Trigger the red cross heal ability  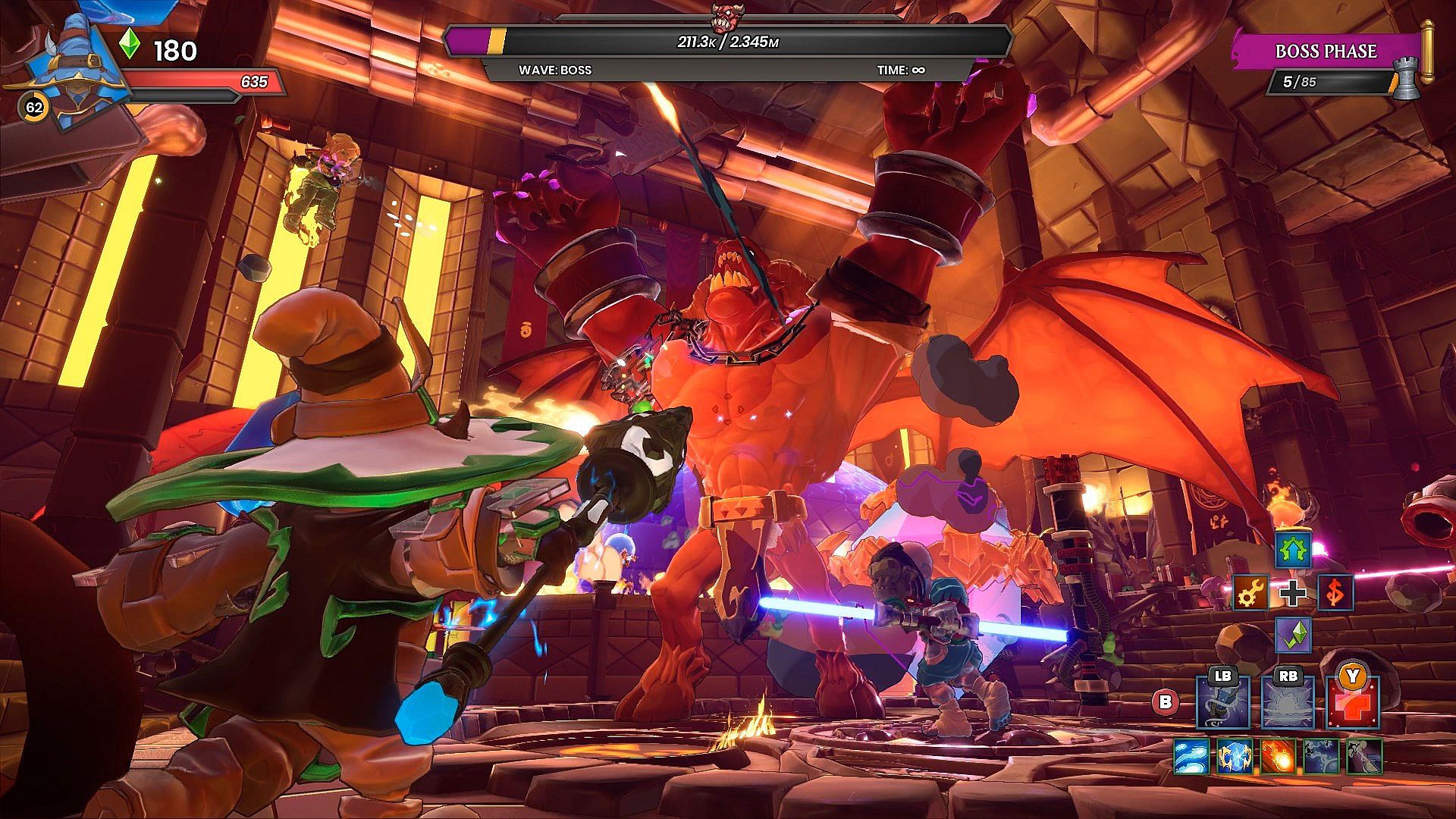1353,703
